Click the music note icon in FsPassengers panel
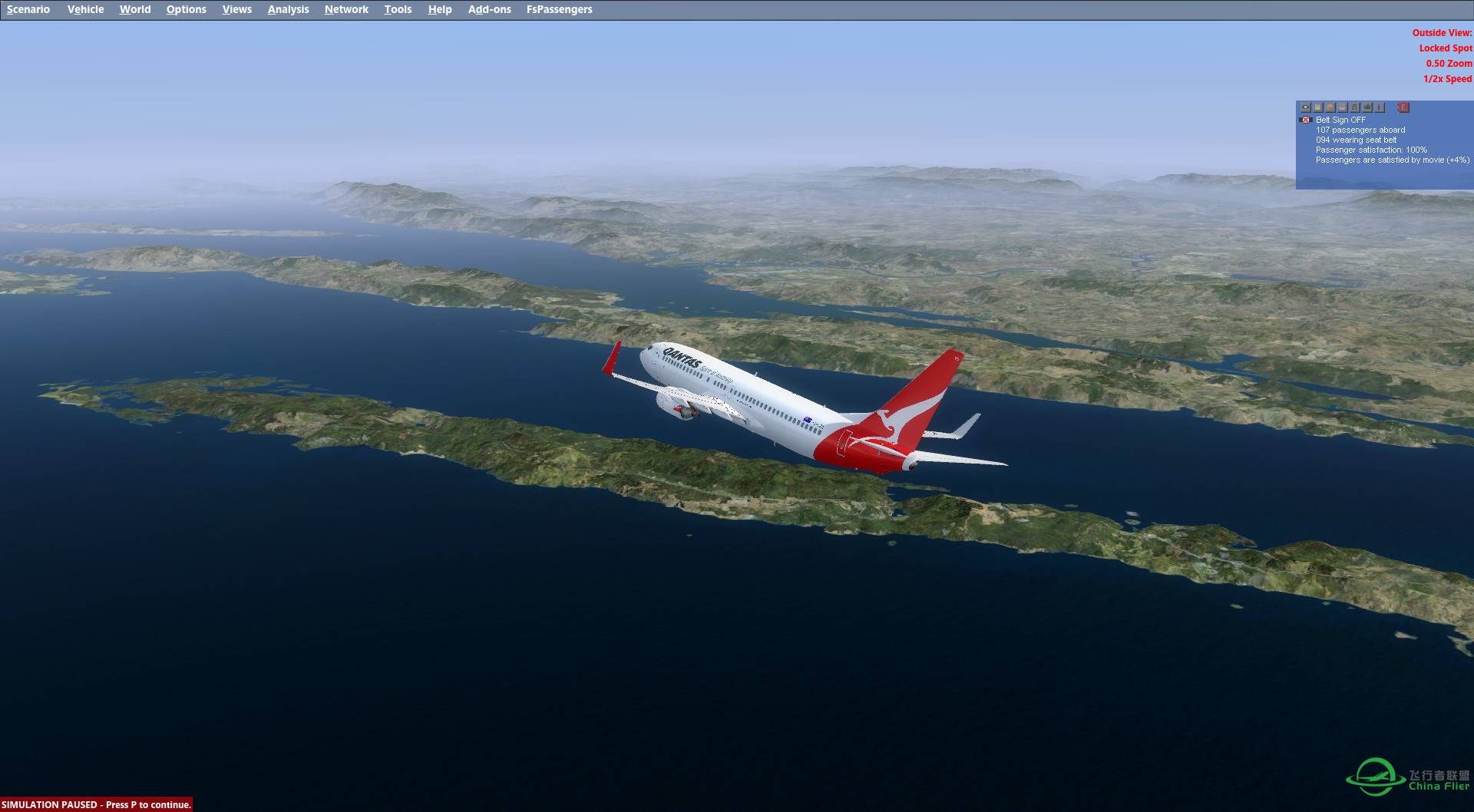This screenshot has width=1474, height=812. coord(1355,107)
